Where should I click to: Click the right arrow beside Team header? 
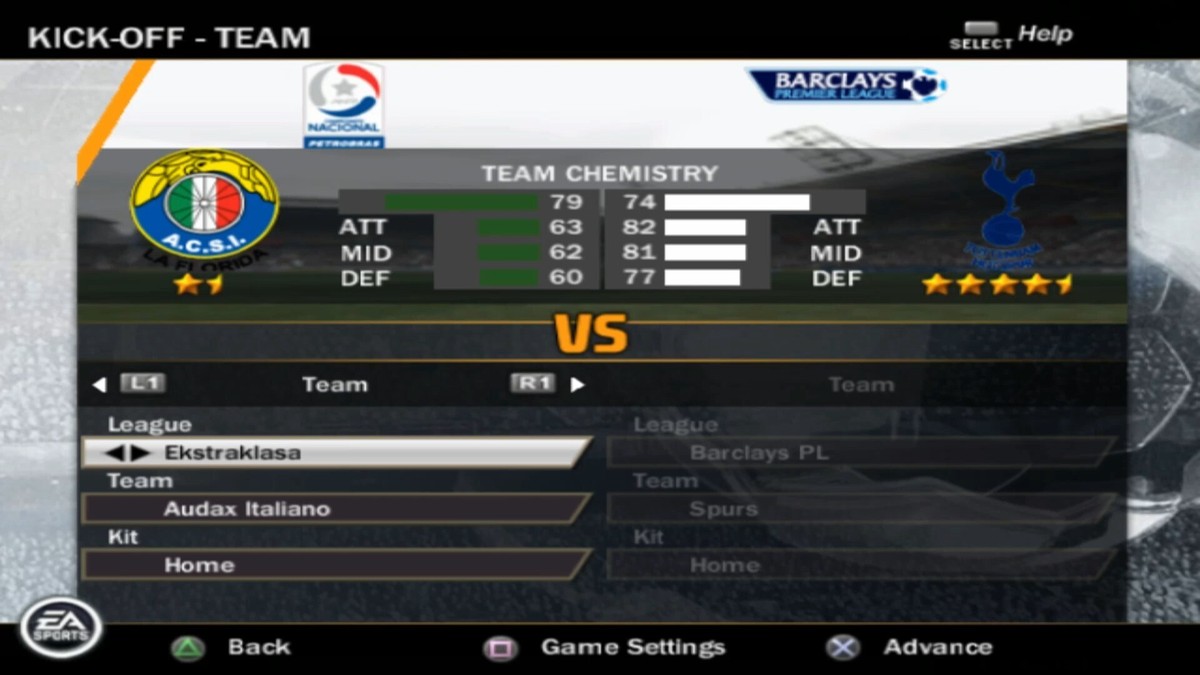578,385
